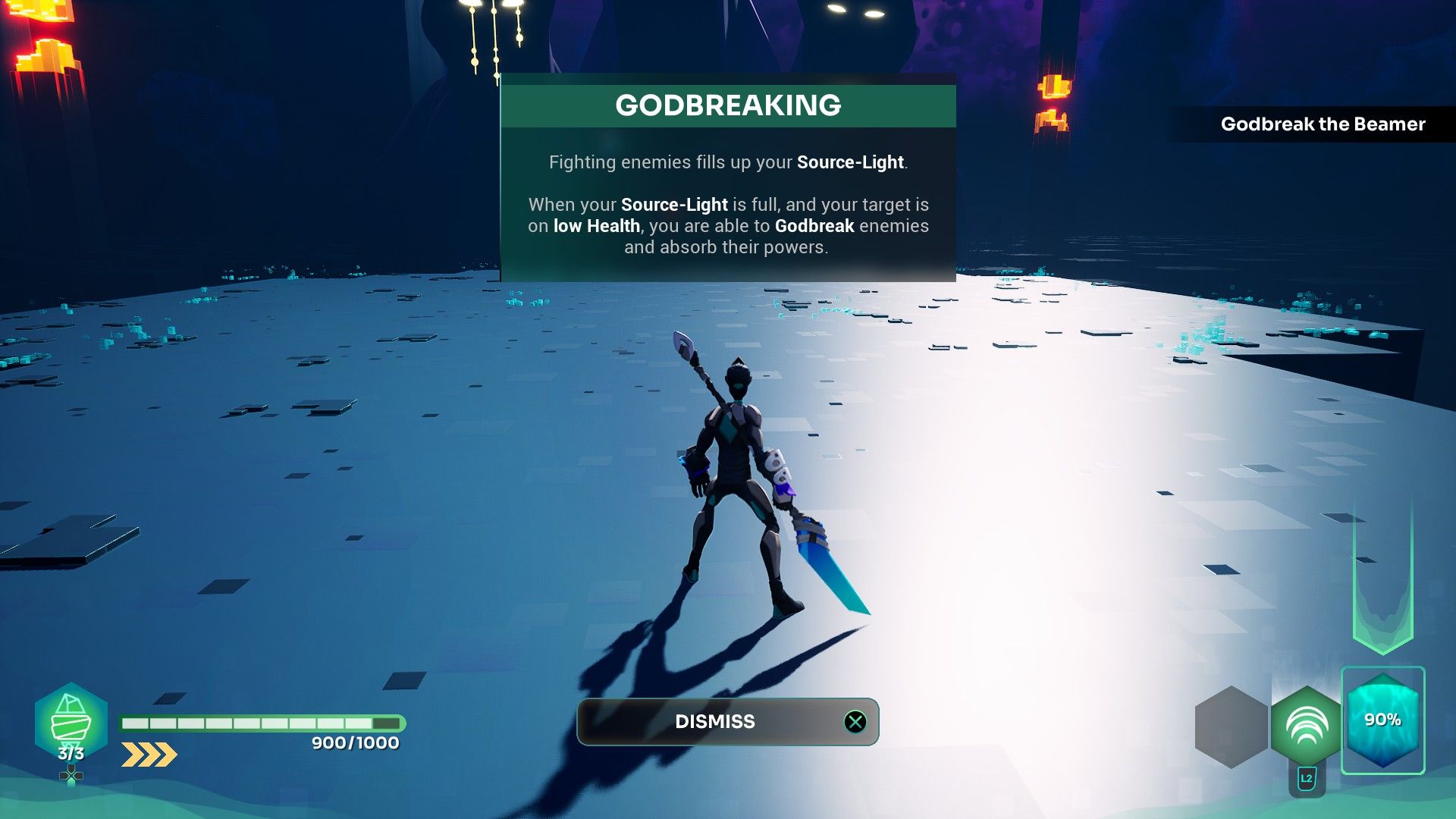Select the d-pad prompt below the potion
This screenshot has width=1456, height=819.
point(72,775)
